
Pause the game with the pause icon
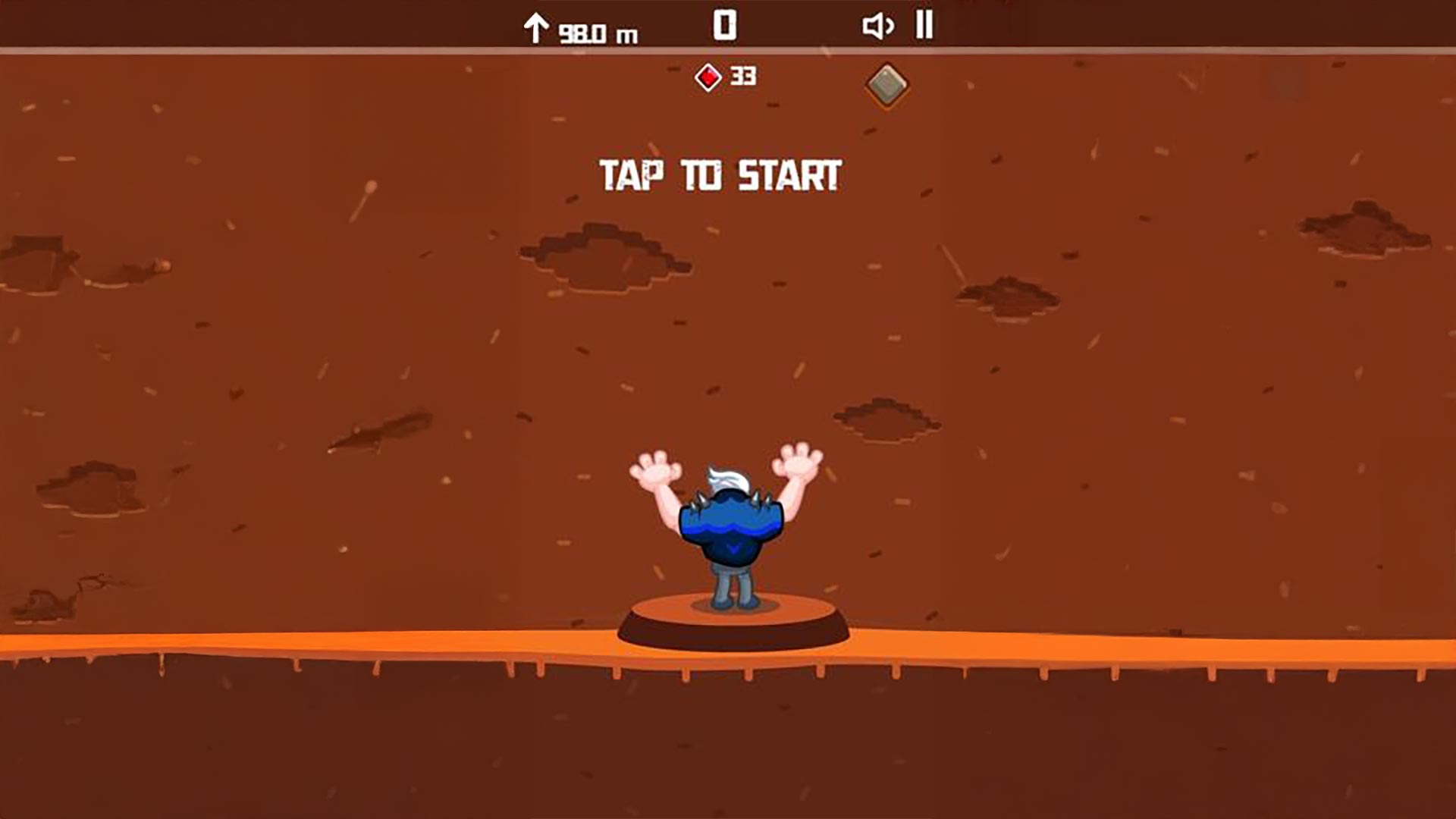[924, 25]
